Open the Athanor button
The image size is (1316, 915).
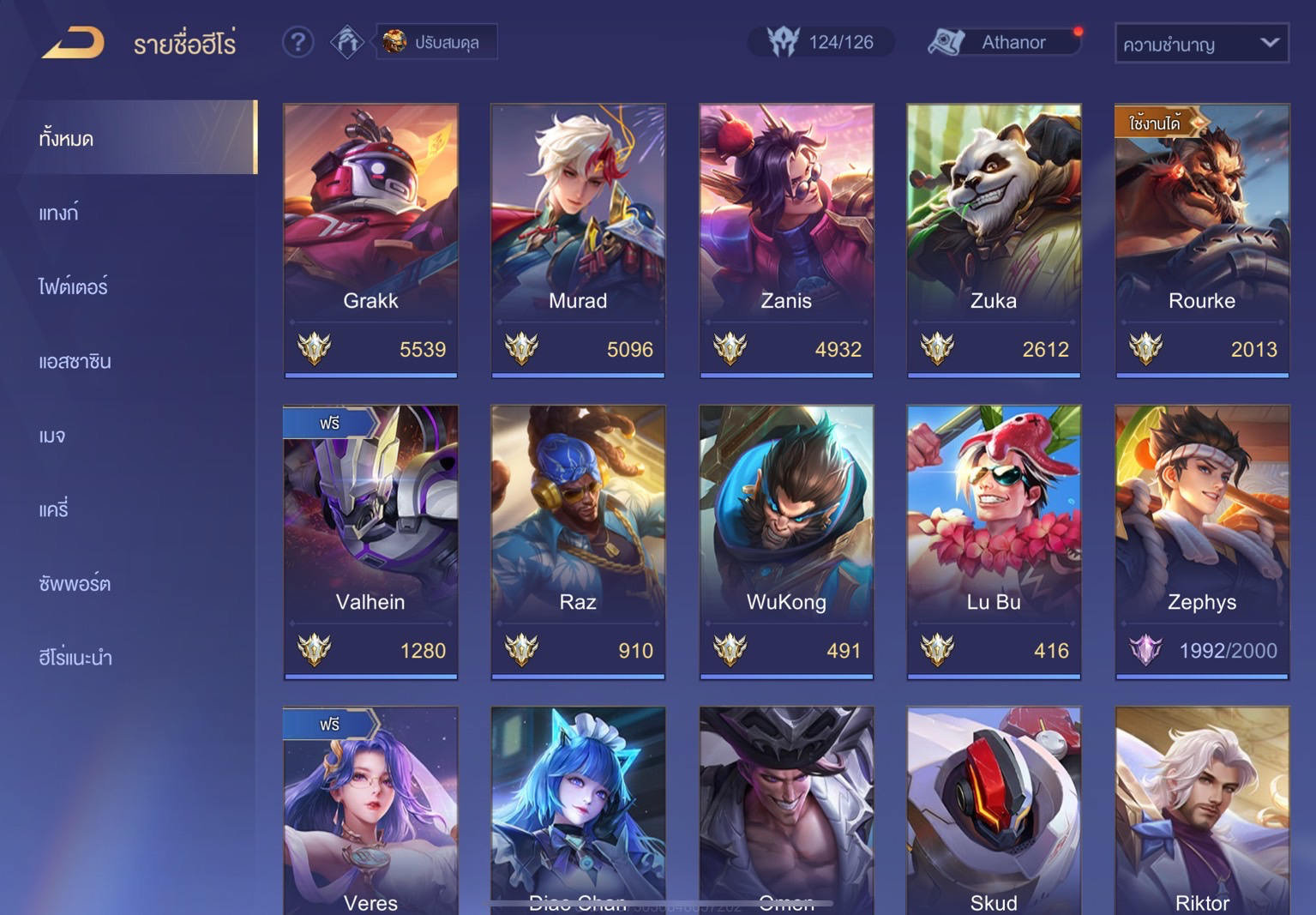pos(1004,42)
